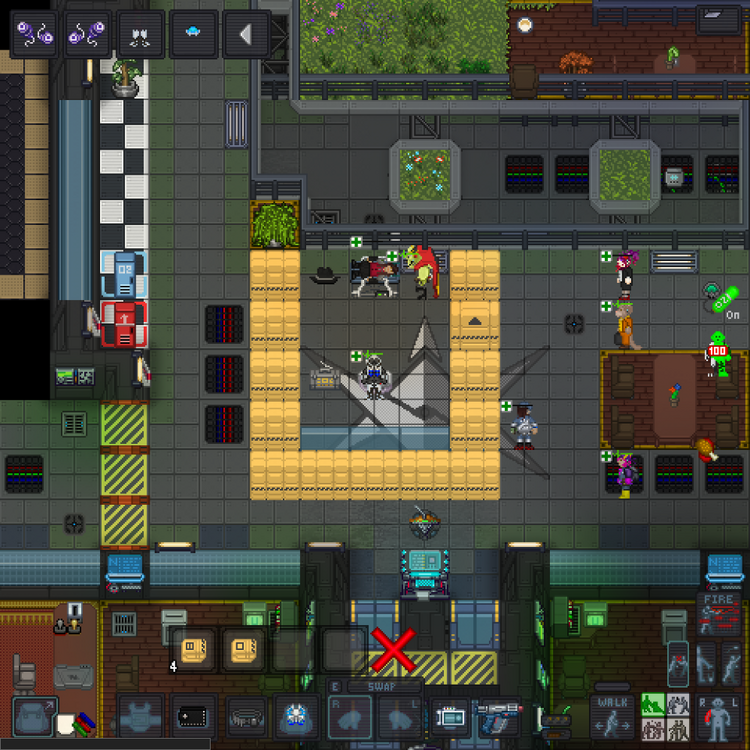Click the leftwards purple spiral action button
The image size is (750, 750).
coord(34,34)
